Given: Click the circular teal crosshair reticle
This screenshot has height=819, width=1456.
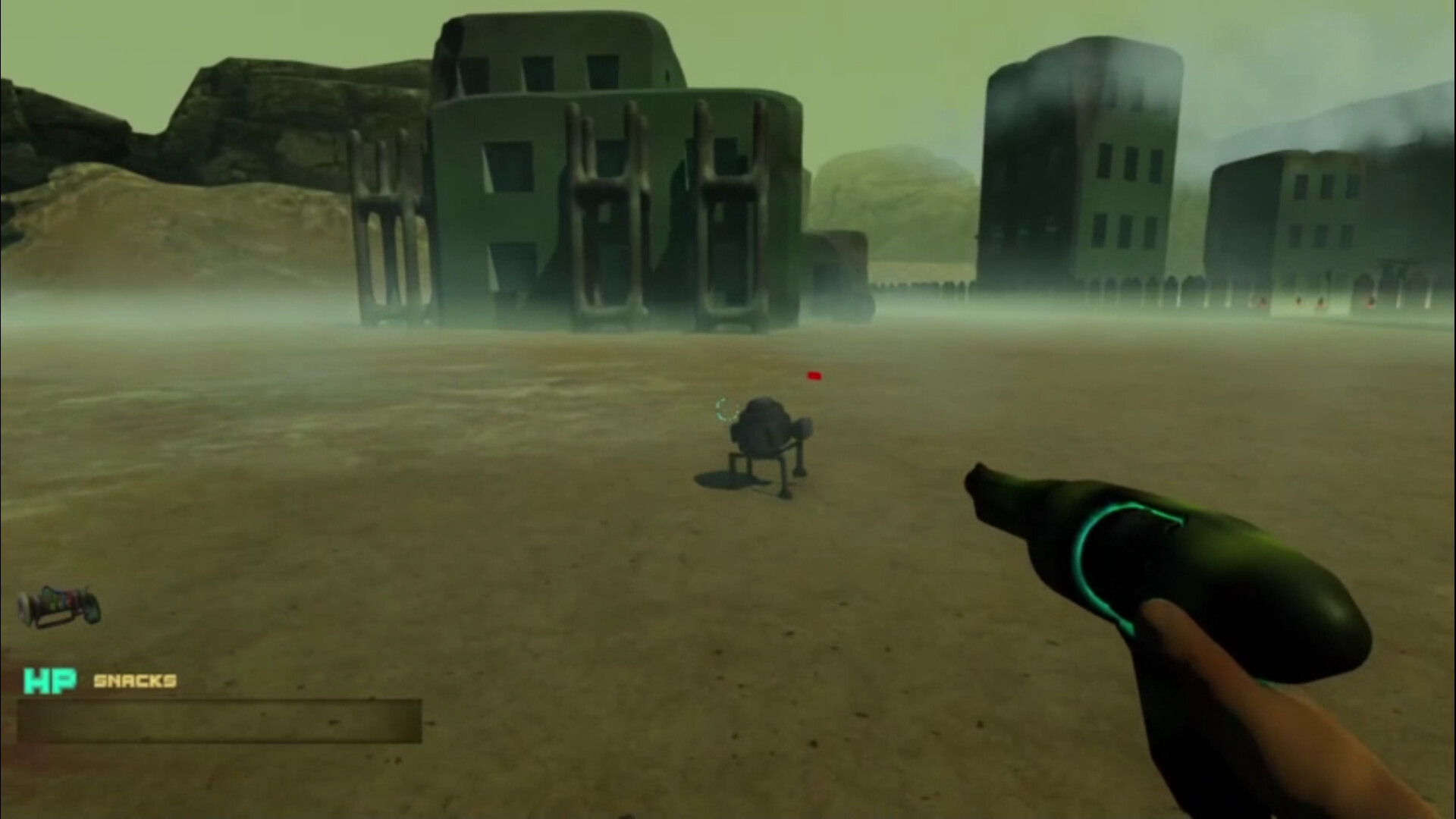Looking at the screenshot, I should (x=726, y=410).
